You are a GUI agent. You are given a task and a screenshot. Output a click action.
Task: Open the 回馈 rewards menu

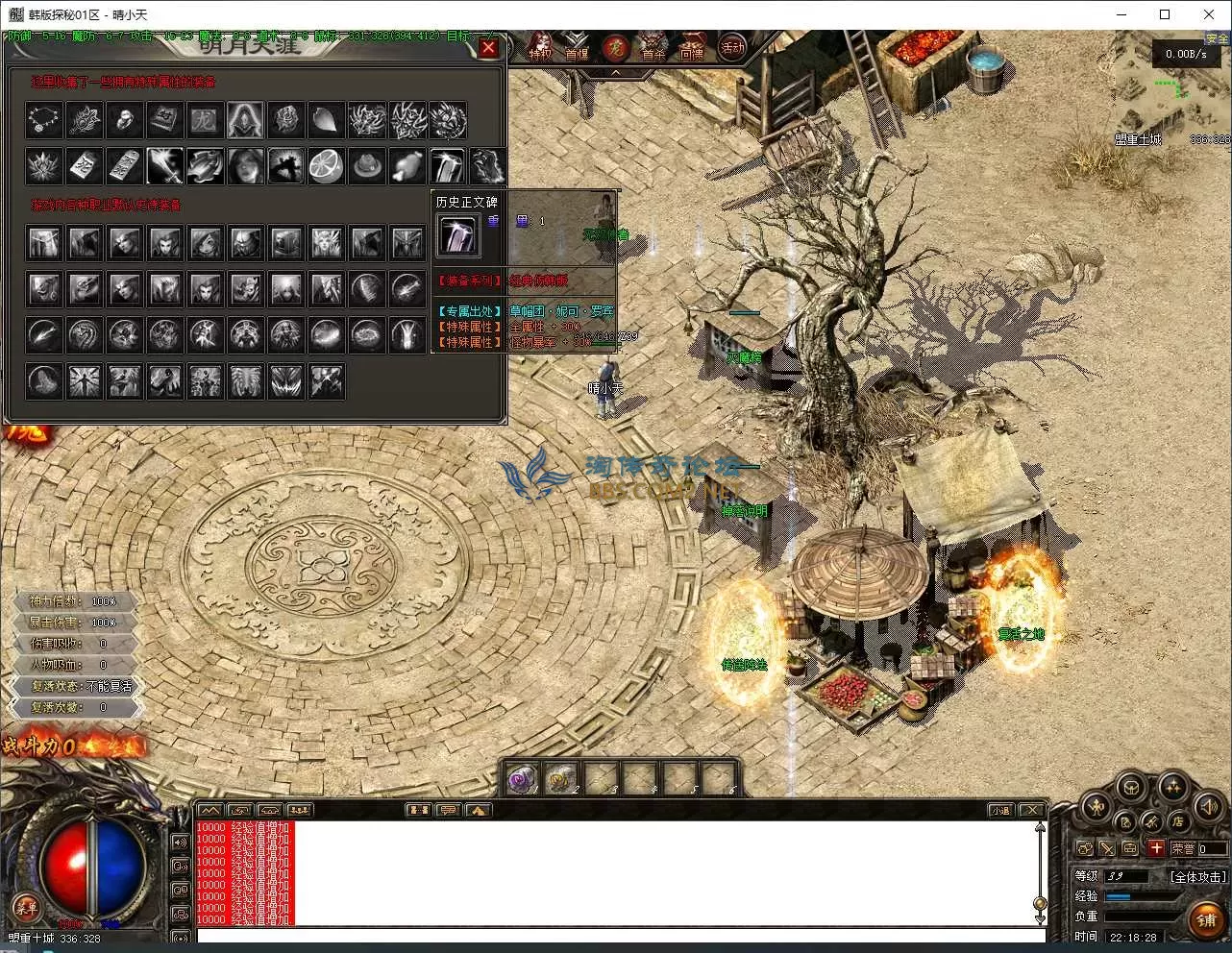(692, 48)
